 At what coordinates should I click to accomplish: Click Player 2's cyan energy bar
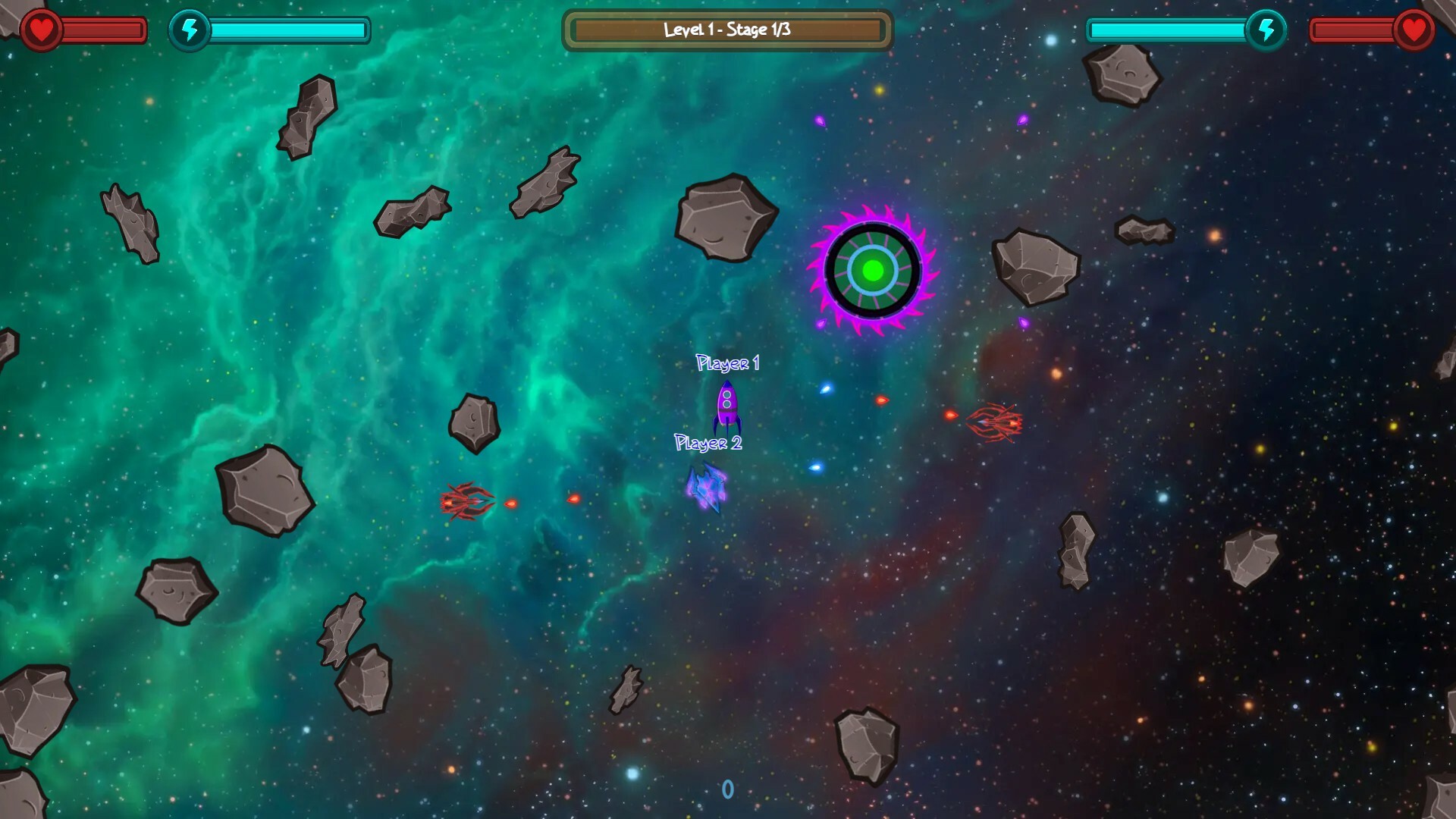(x=1168, y=30)
